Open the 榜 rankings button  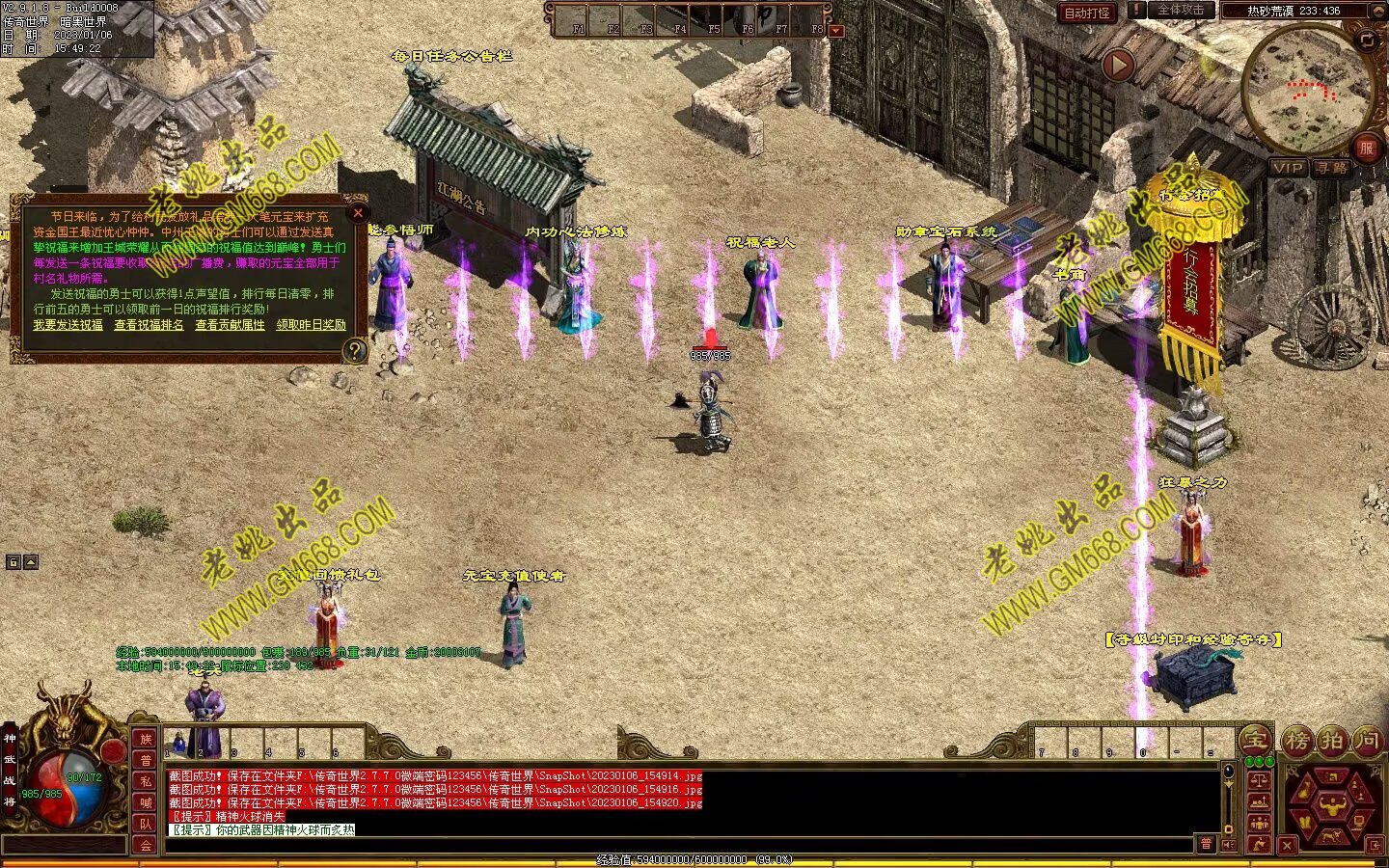pos(1297,741)
